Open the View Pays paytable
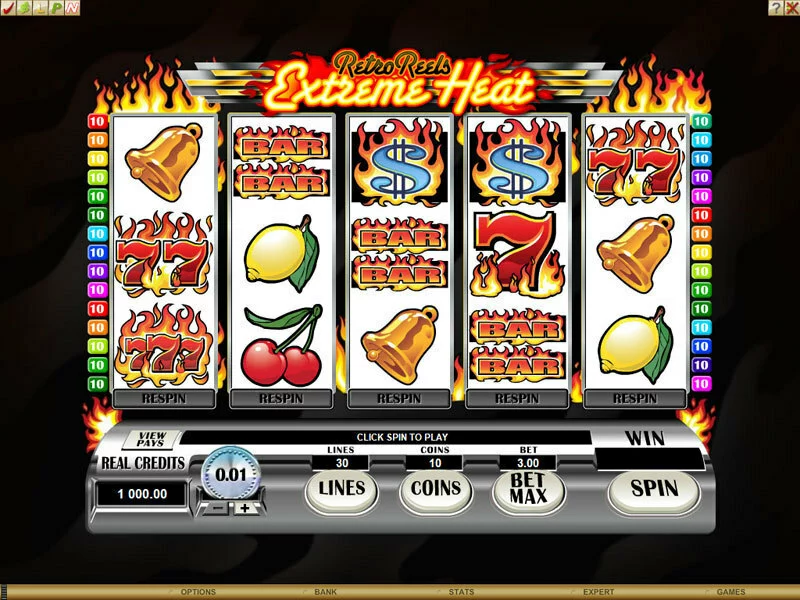Viewport: 800px width, 600px height. (x=151, y=439)
